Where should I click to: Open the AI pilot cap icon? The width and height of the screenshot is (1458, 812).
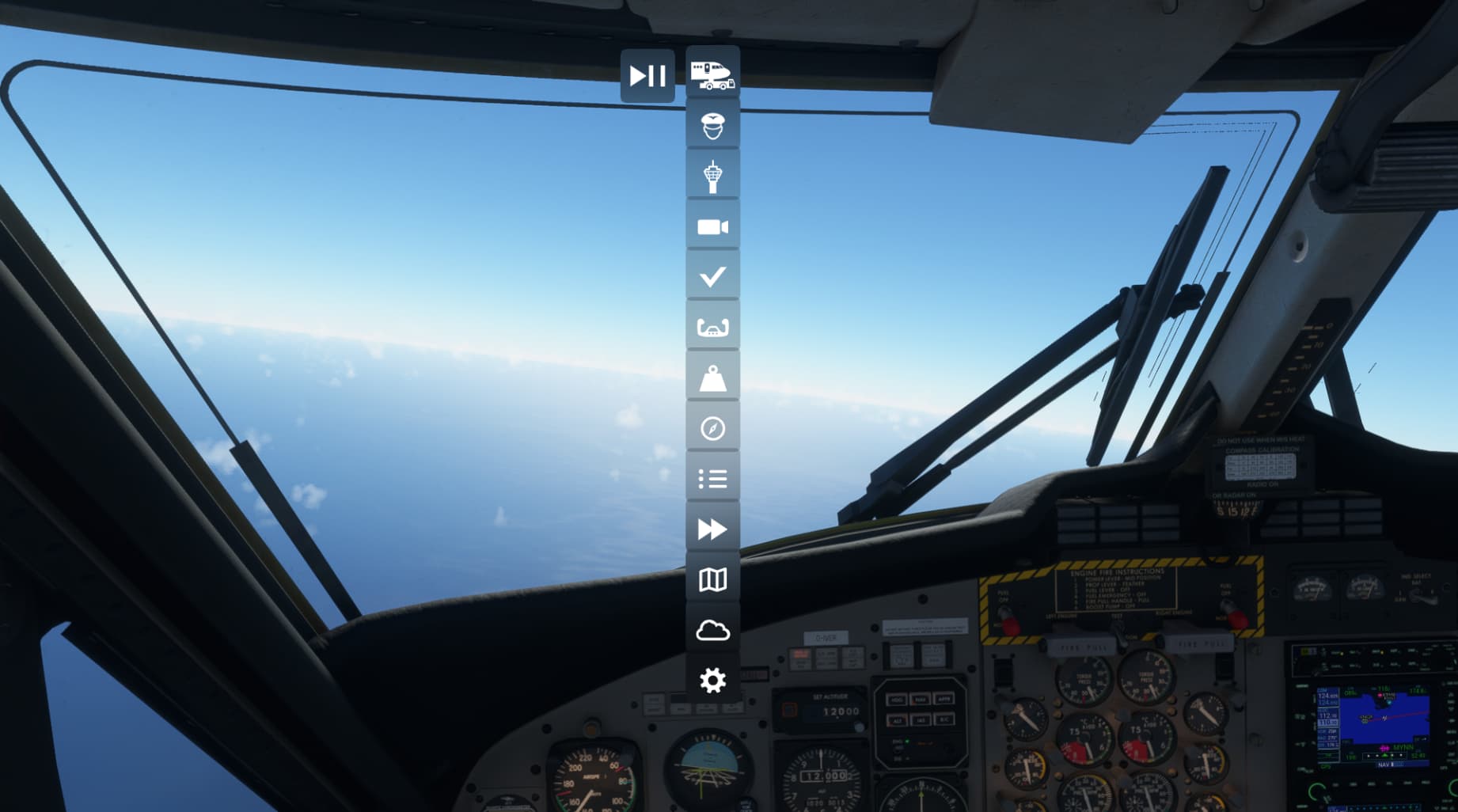tap(712, 126)
